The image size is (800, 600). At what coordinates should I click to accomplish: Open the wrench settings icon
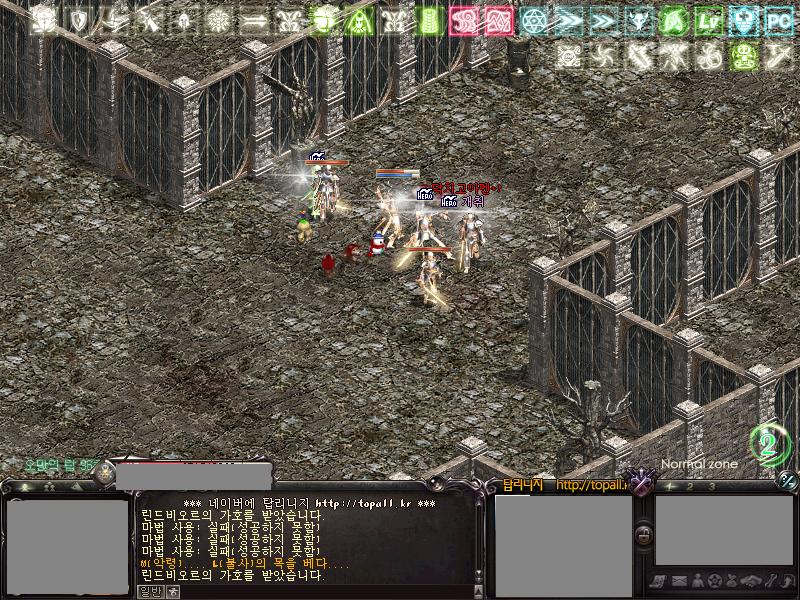point(772,581)
